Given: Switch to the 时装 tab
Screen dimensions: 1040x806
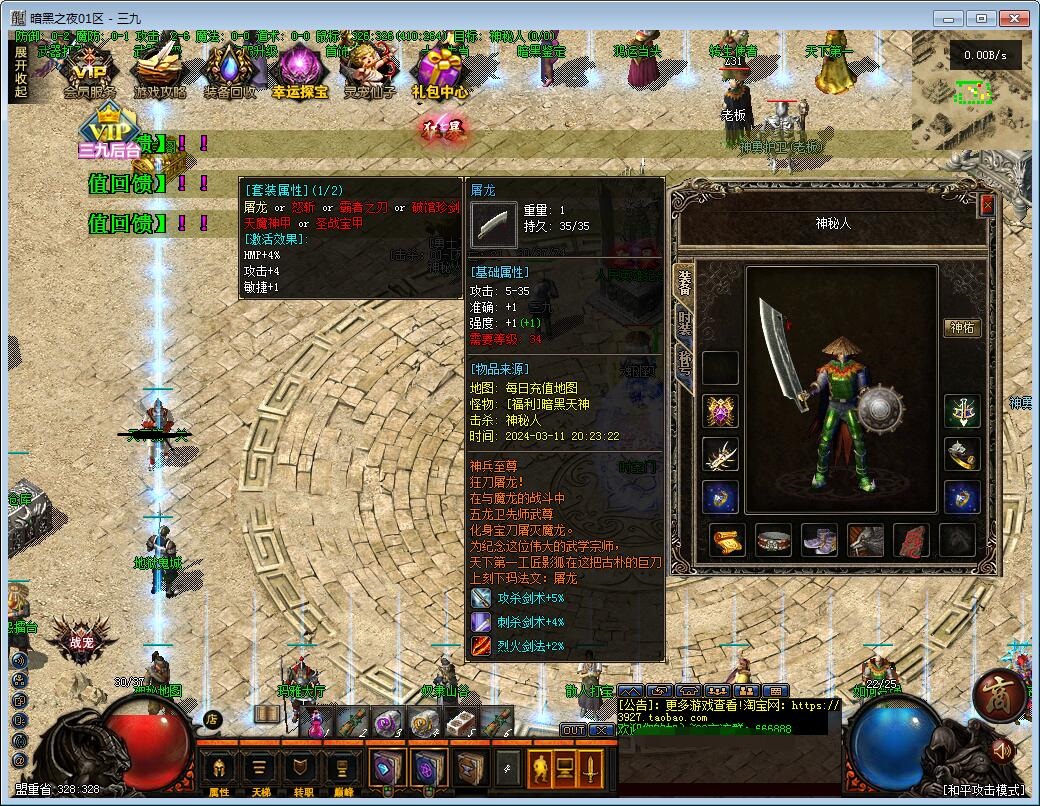Looking at the screenshot, I should 685,322.
